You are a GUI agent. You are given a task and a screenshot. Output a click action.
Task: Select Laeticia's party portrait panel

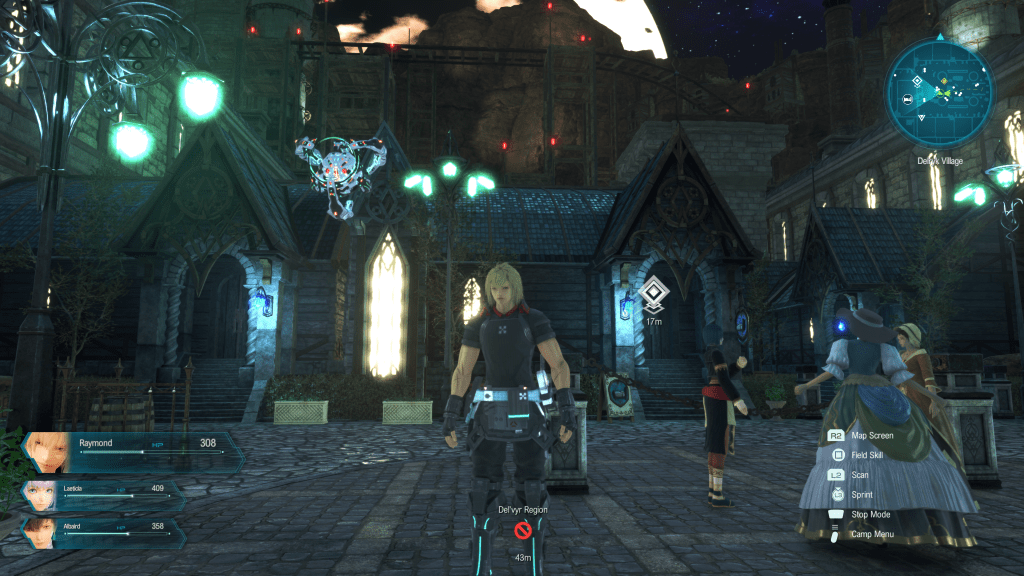click(x=105, y=495)
